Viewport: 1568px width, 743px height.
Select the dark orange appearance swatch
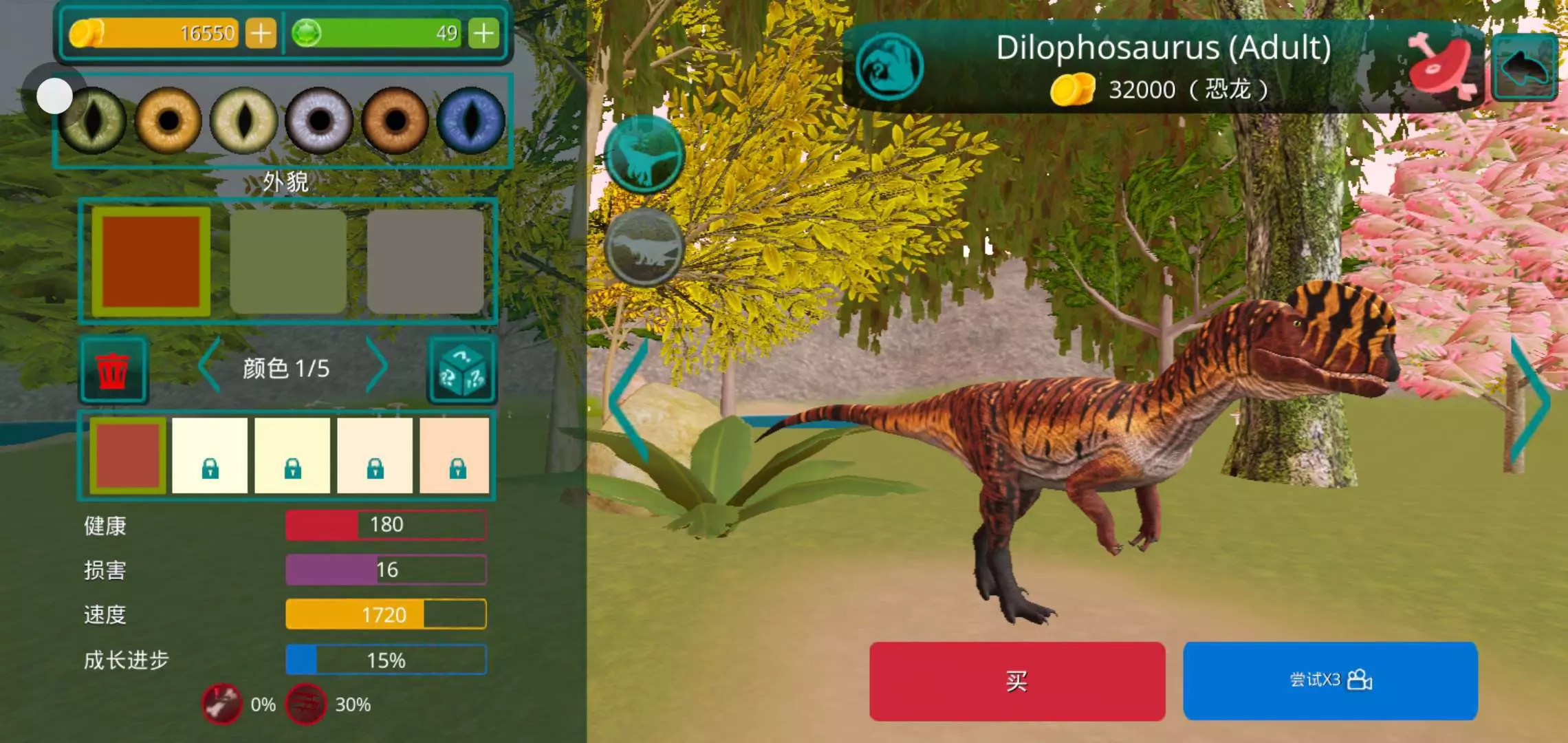151,261
